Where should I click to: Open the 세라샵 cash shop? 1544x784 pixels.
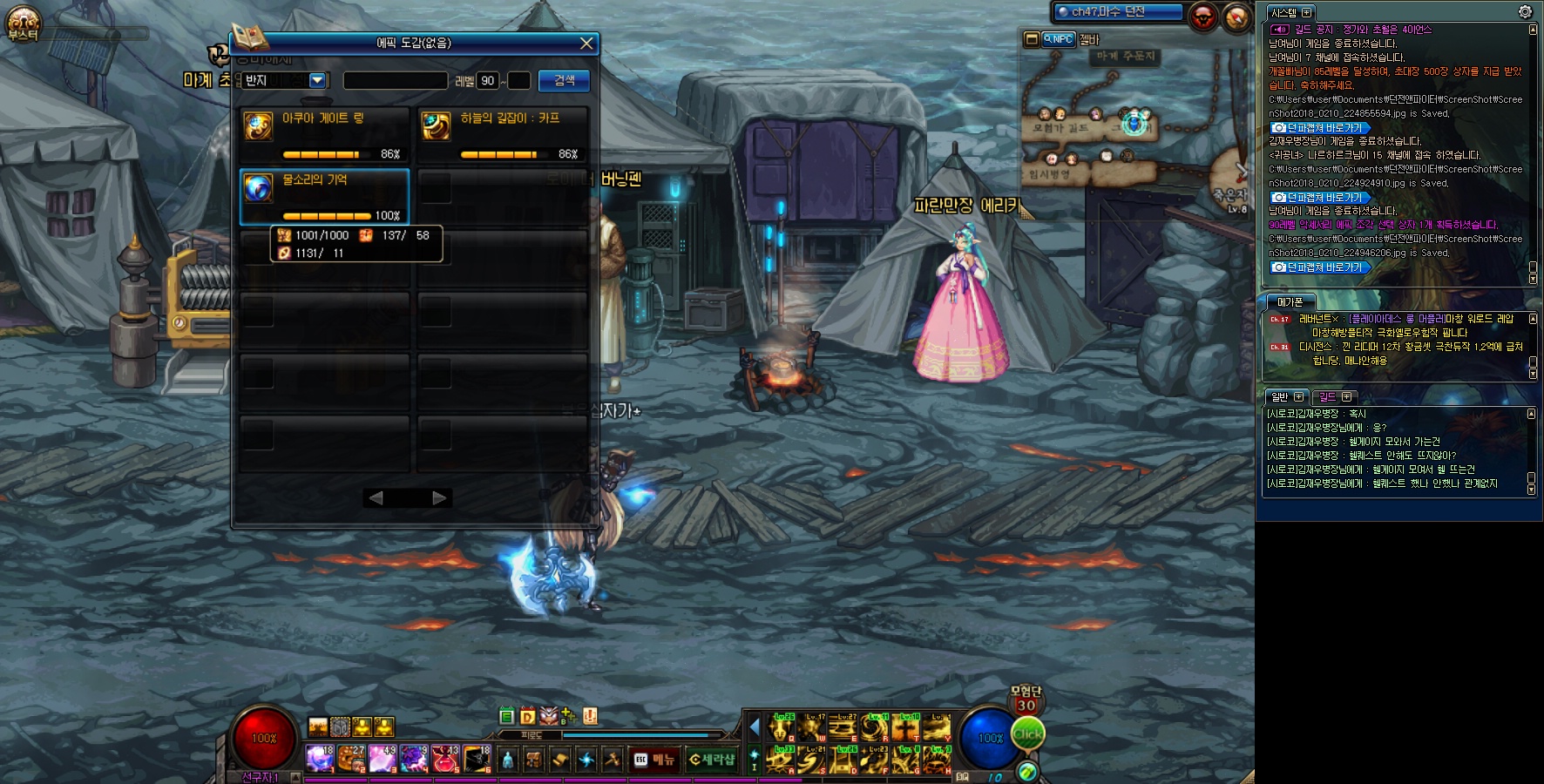pos(712,760)
